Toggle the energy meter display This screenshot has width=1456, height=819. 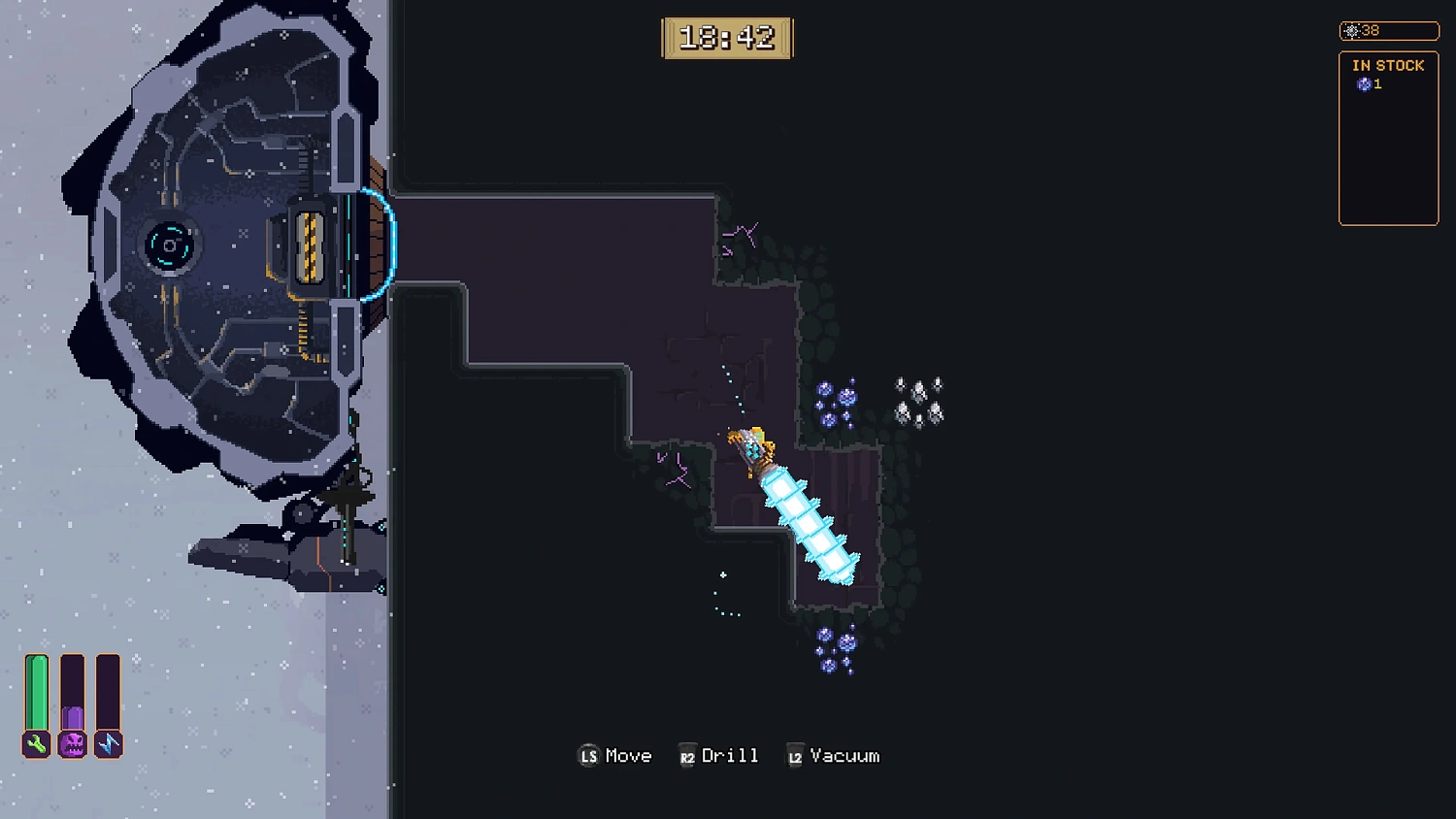coord(108,694)
